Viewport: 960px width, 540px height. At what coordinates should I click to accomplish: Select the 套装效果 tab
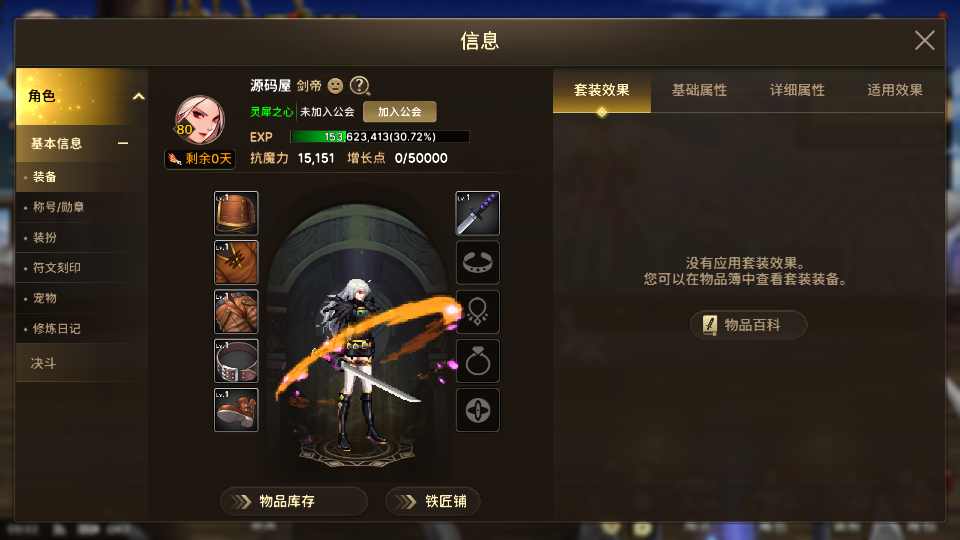602,90
